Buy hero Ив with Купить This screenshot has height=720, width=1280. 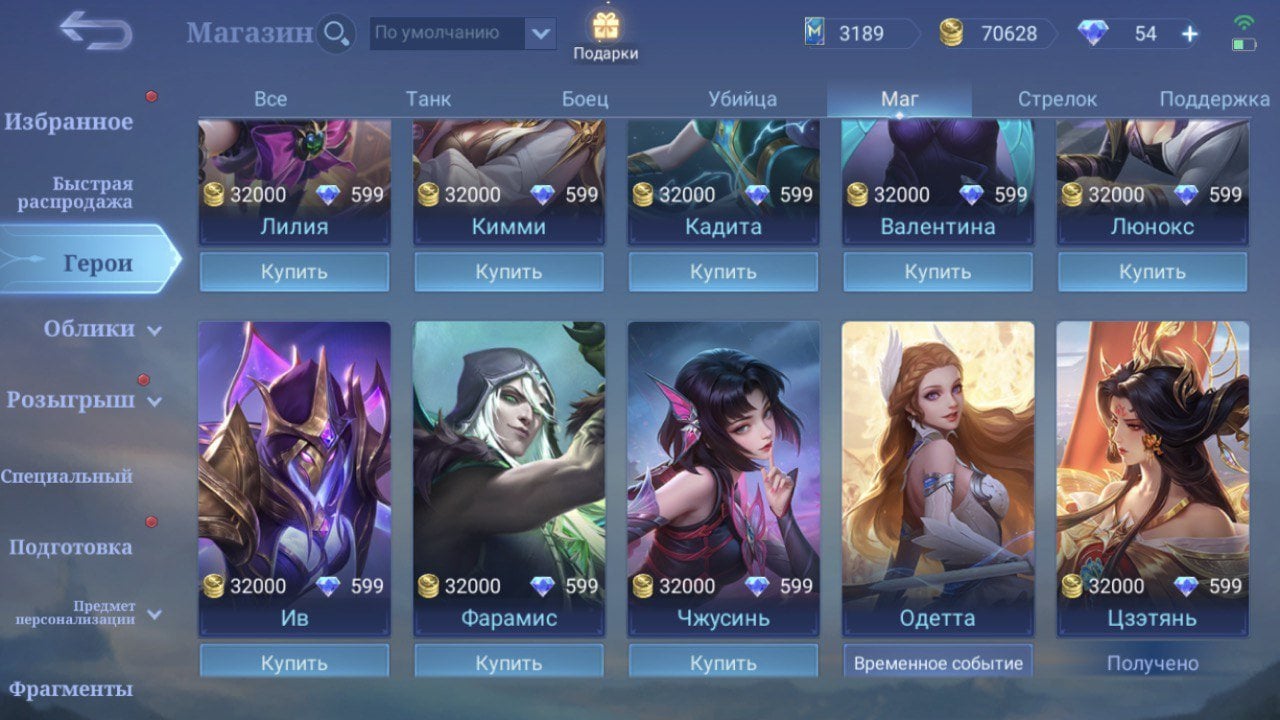294,662
